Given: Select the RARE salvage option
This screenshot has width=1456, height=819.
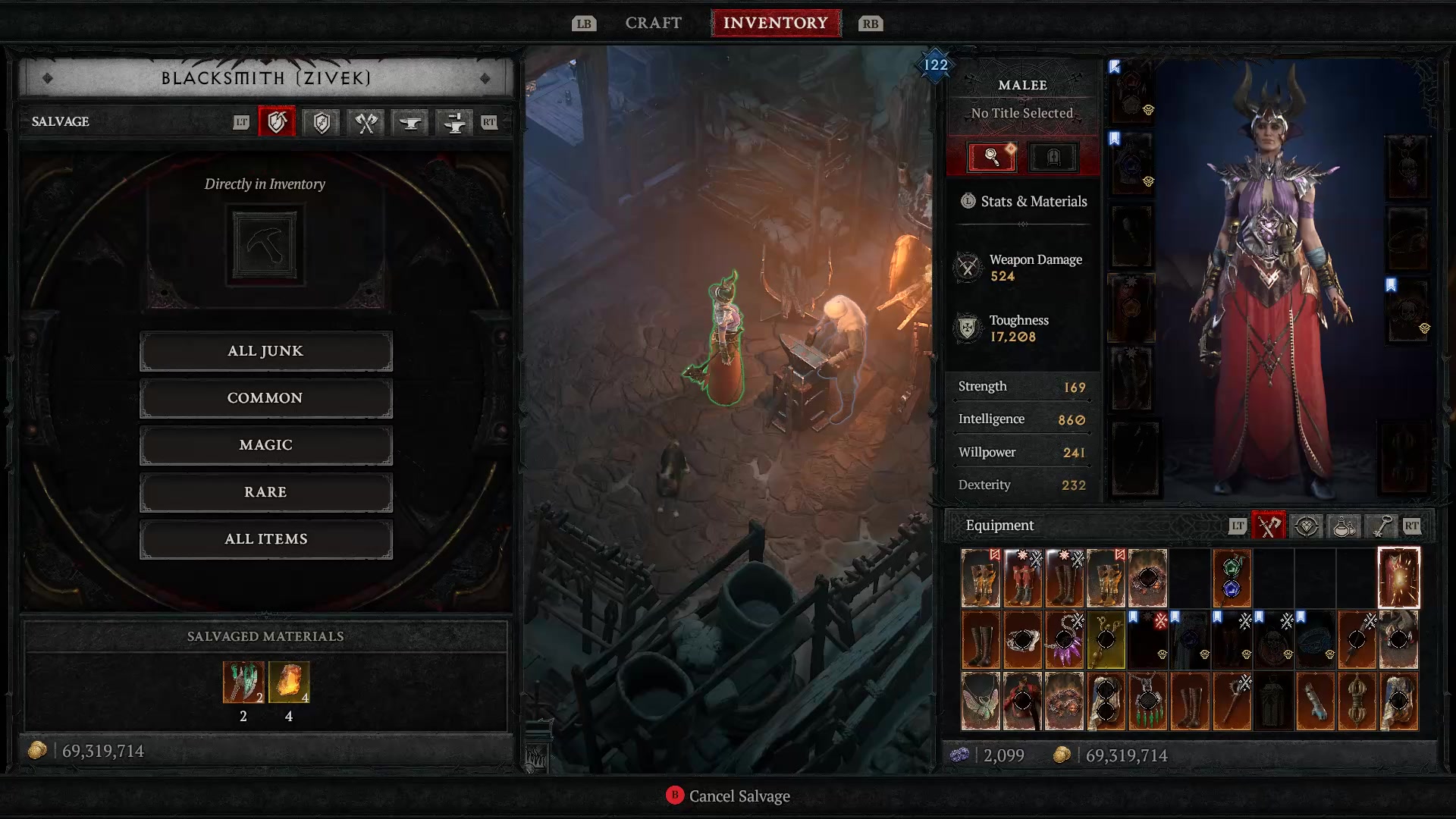Looking at the screenshot, I should pyautogui.click(x=265, y=492).
